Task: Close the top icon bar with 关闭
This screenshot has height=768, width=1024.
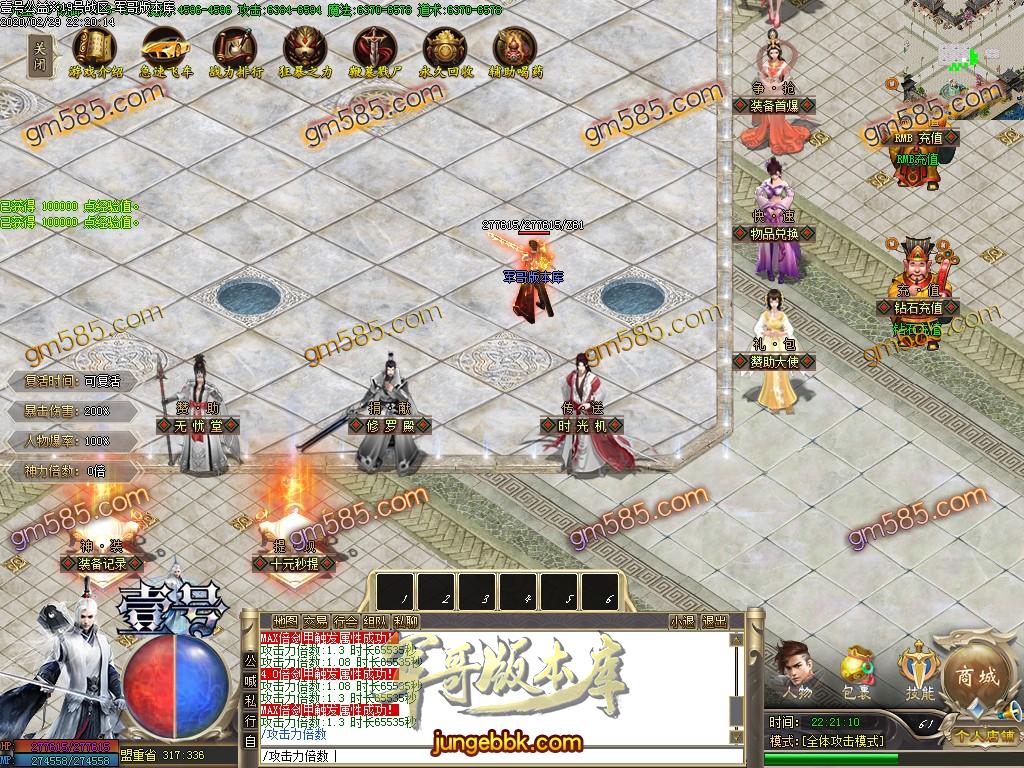Action: click(x=39, y=54)
